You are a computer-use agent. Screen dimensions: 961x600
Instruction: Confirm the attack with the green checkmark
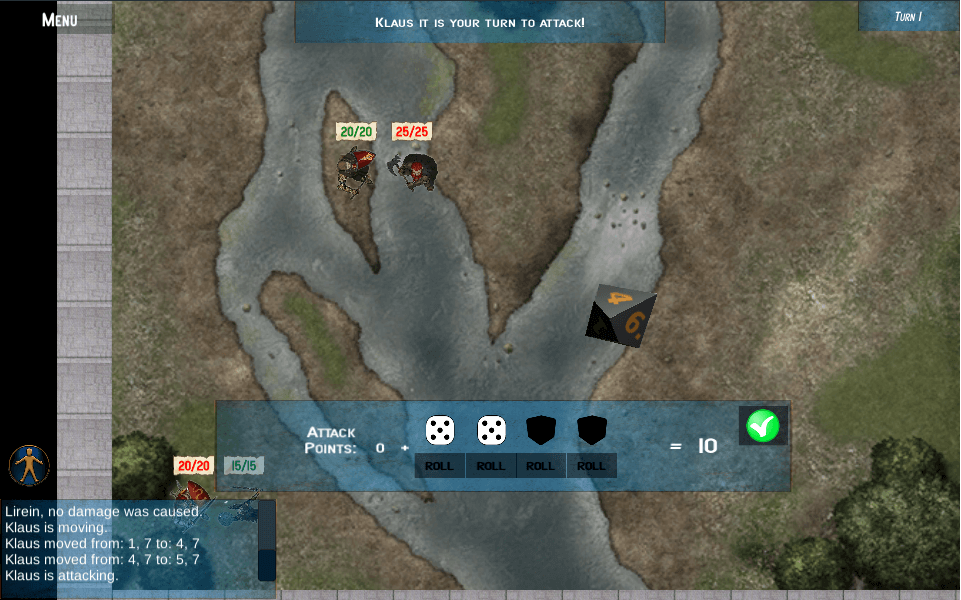[x=762, y=426]
